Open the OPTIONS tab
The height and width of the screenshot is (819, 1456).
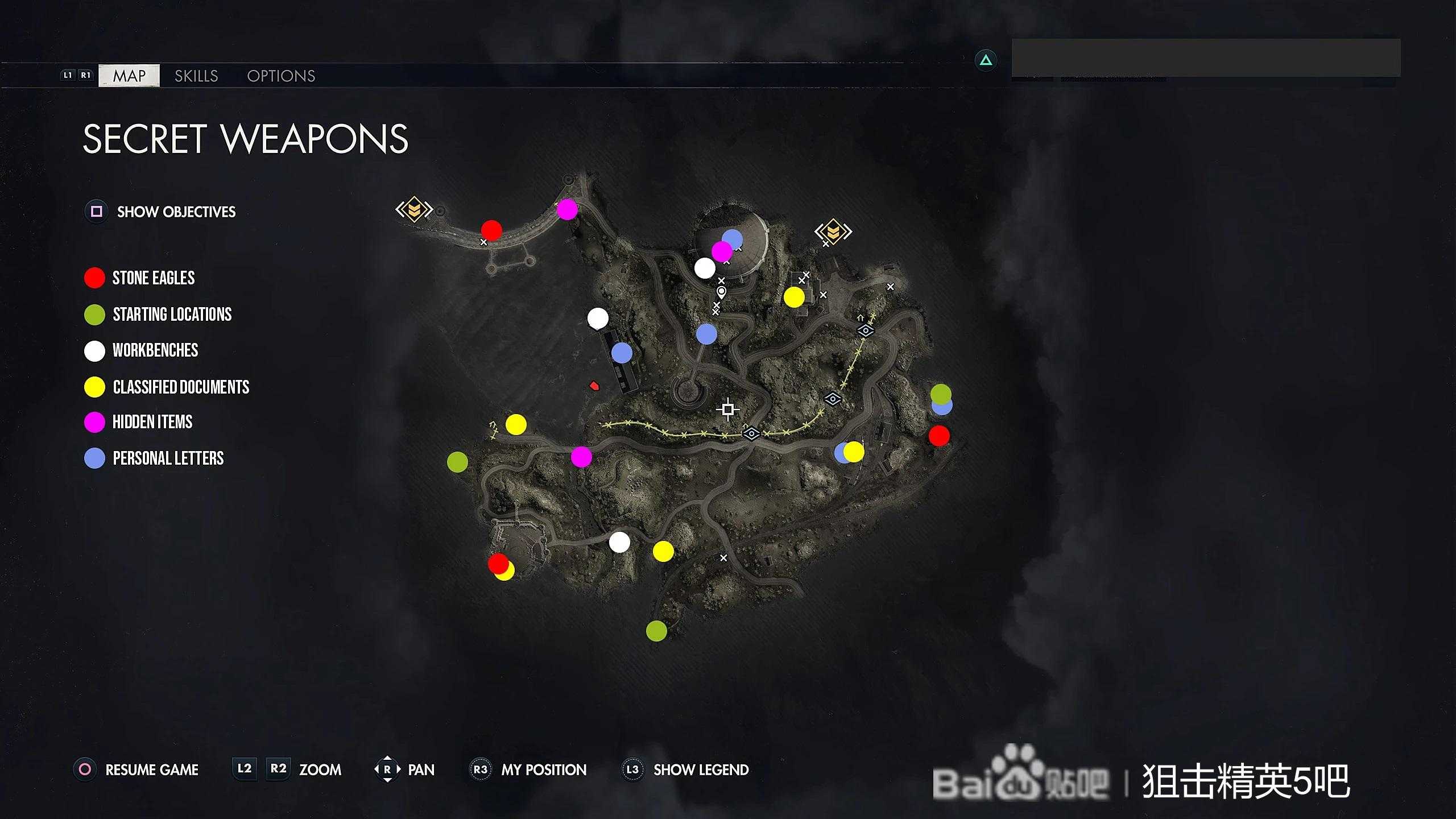[281, 76]
